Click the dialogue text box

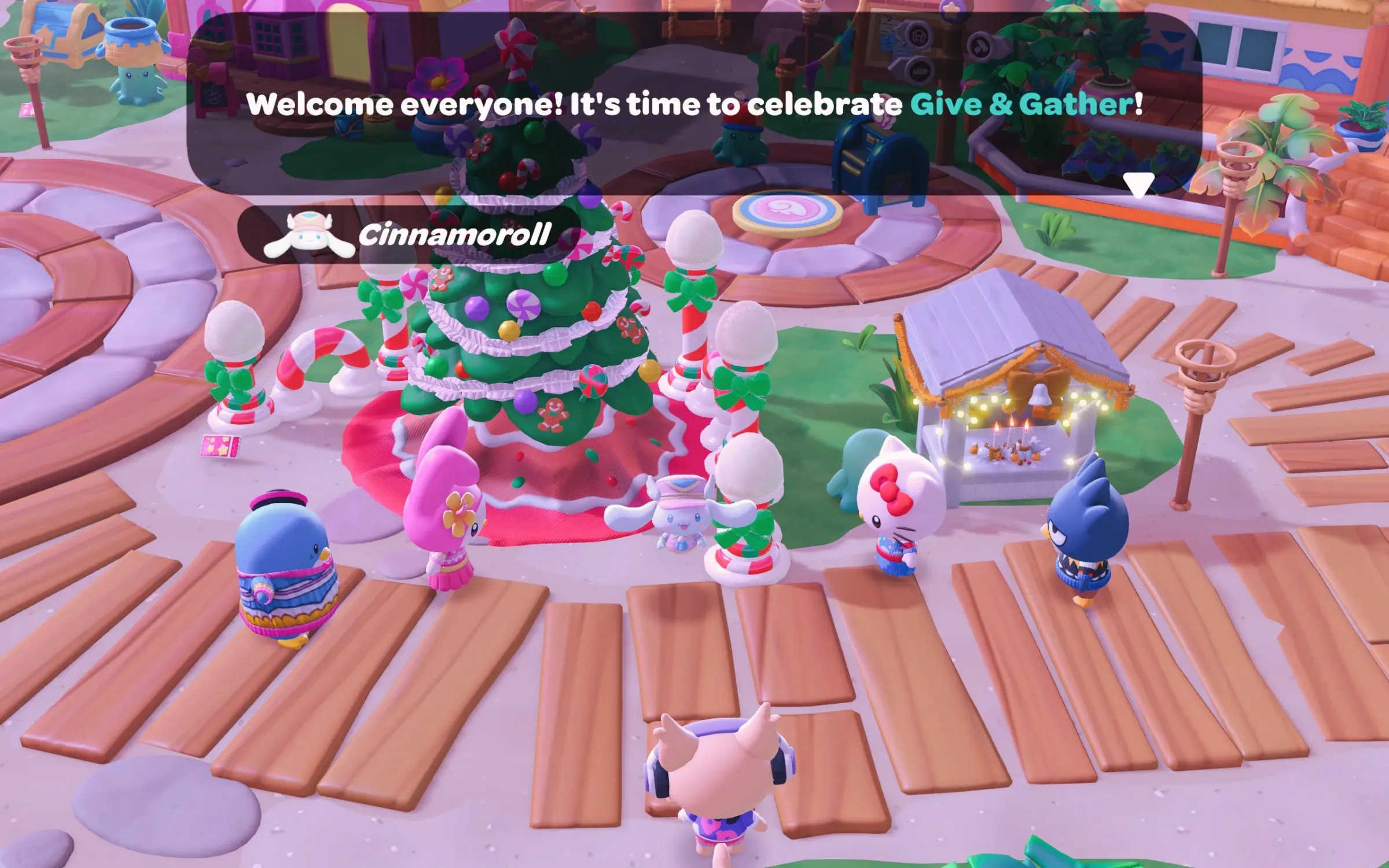[694, 104]
